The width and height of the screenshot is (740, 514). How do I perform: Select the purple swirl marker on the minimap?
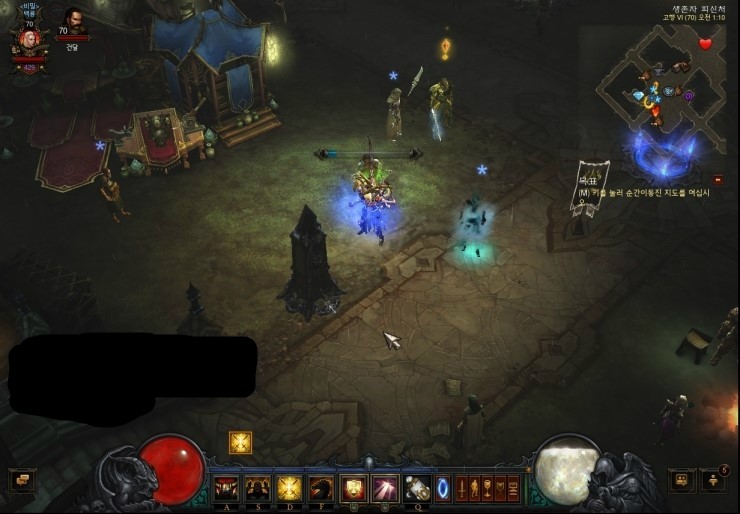689,95
